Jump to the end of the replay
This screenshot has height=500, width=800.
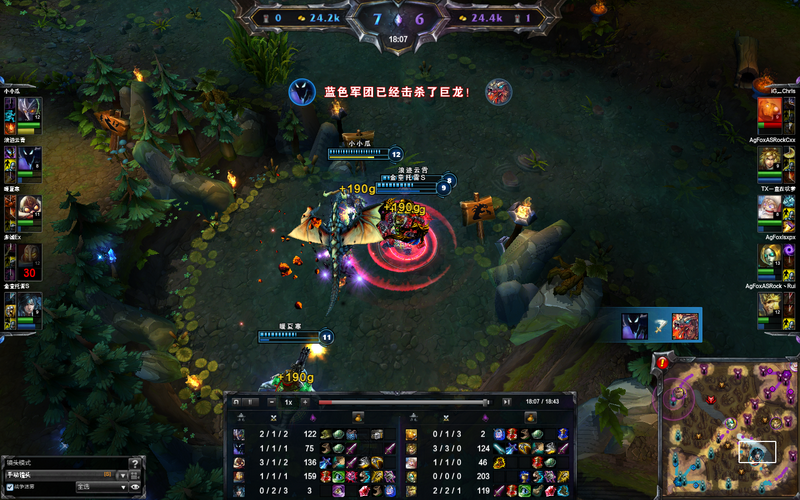point(507,402)
